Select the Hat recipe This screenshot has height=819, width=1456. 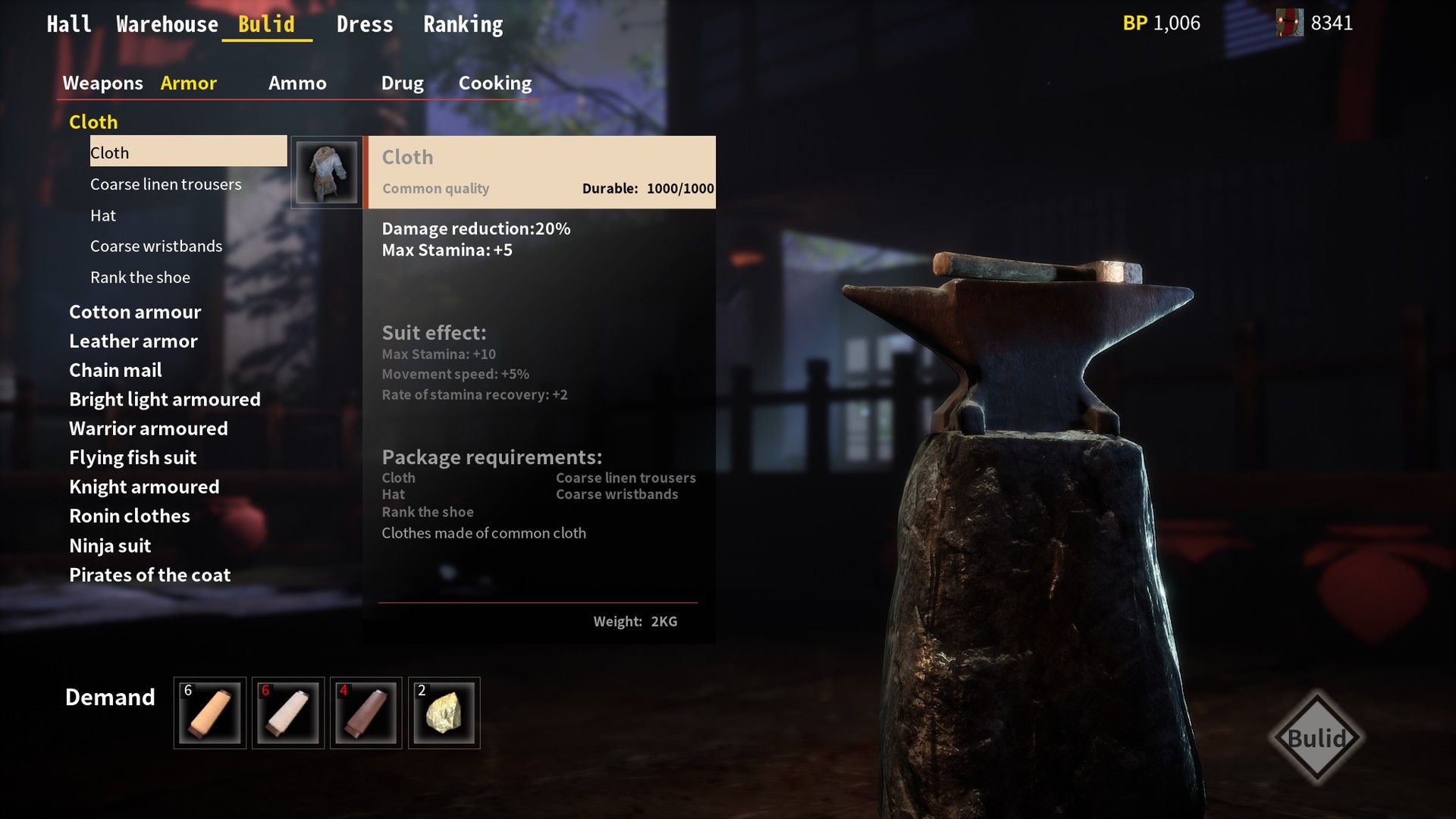tap(103, 215)
